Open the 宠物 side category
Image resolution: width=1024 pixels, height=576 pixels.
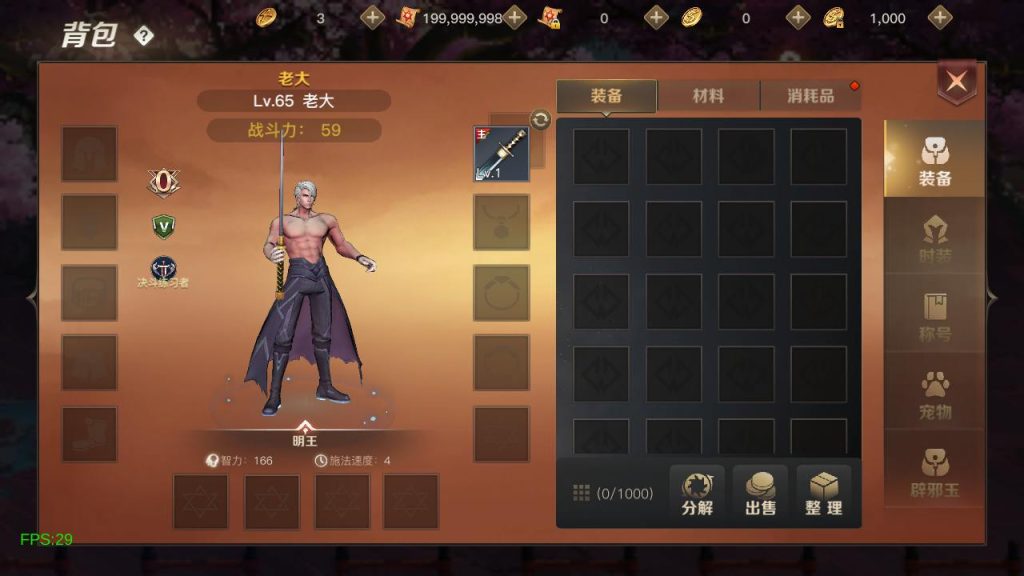935,396
